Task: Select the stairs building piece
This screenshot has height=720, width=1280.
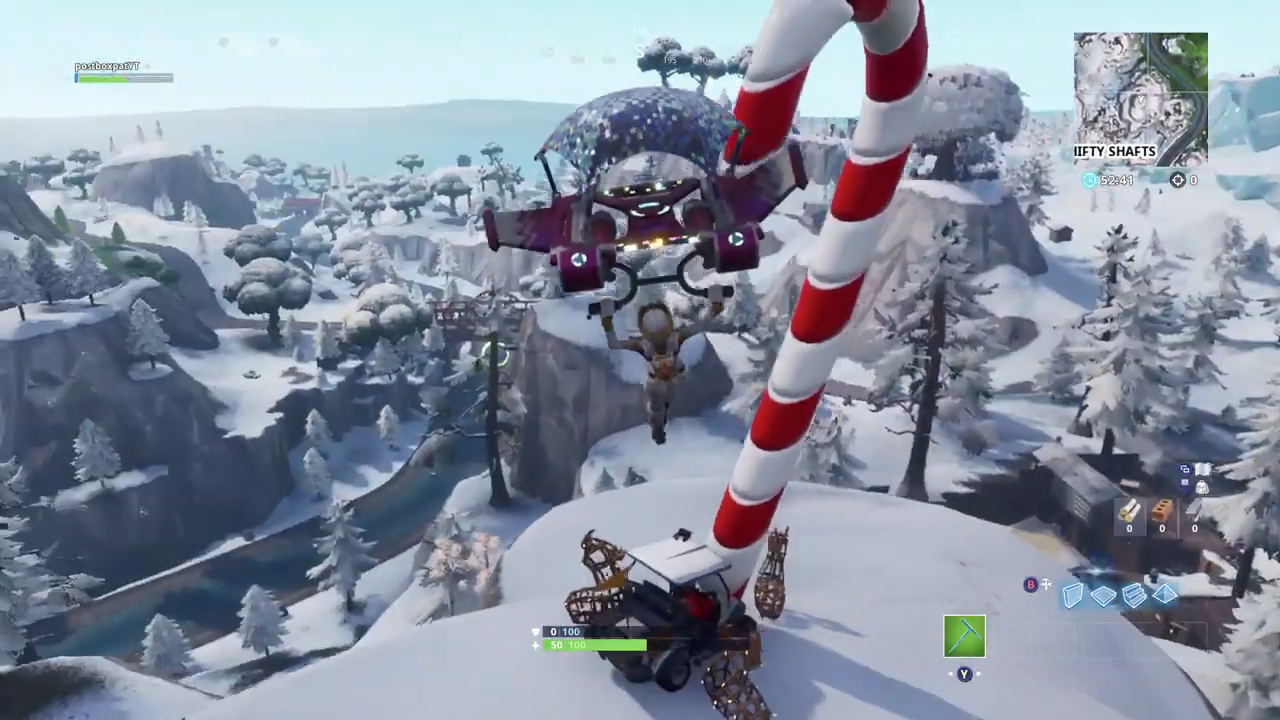Action: click(1133, 595)
